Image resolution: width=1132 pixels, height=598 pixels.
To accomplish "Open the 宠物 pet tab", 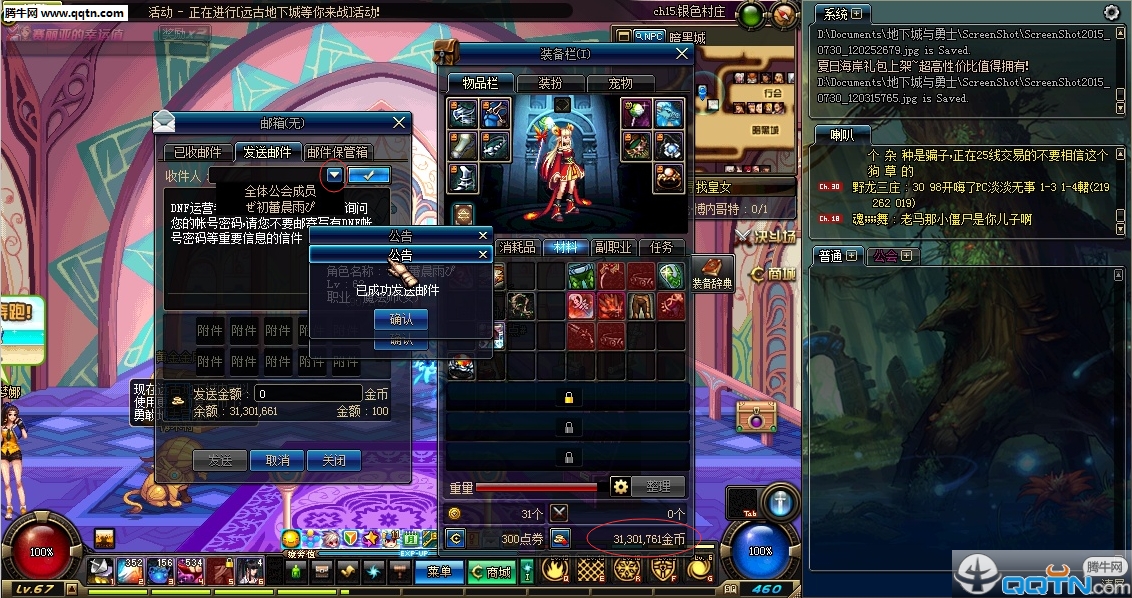I will (620, 83).
